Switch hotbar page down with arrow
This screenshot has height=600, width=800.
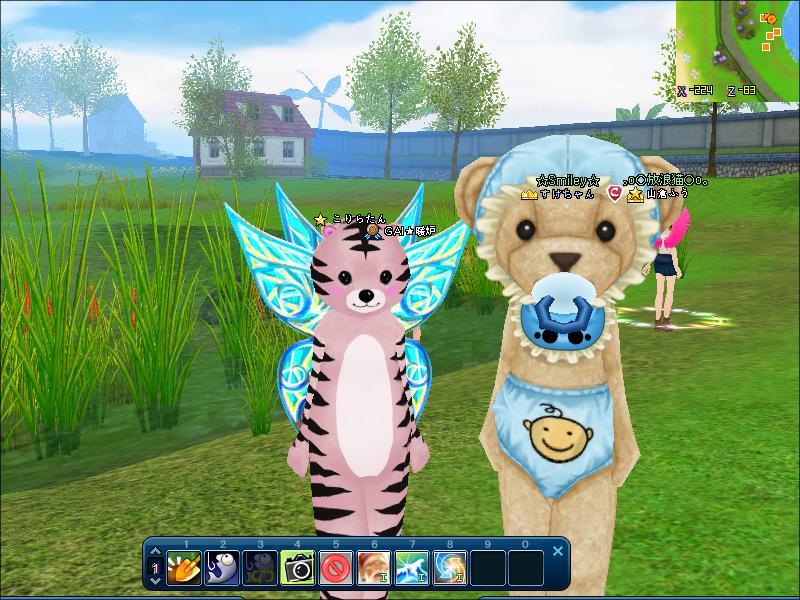tap(155, 579)
